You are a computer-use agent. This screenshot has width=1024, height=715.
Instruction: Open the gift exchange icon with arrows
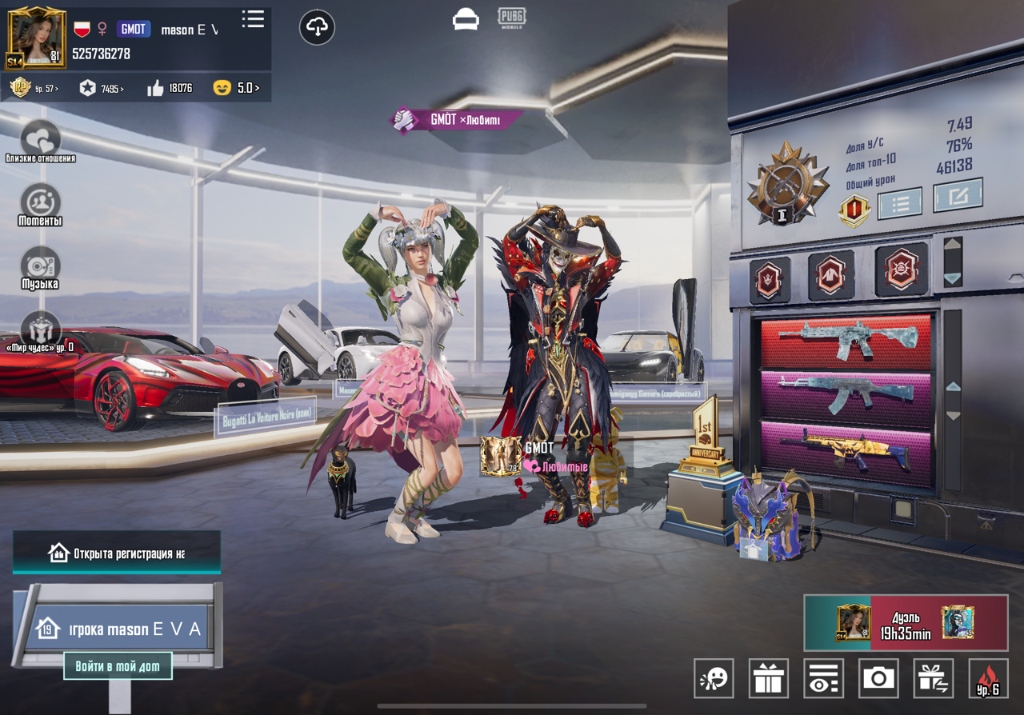click(933, 678)
